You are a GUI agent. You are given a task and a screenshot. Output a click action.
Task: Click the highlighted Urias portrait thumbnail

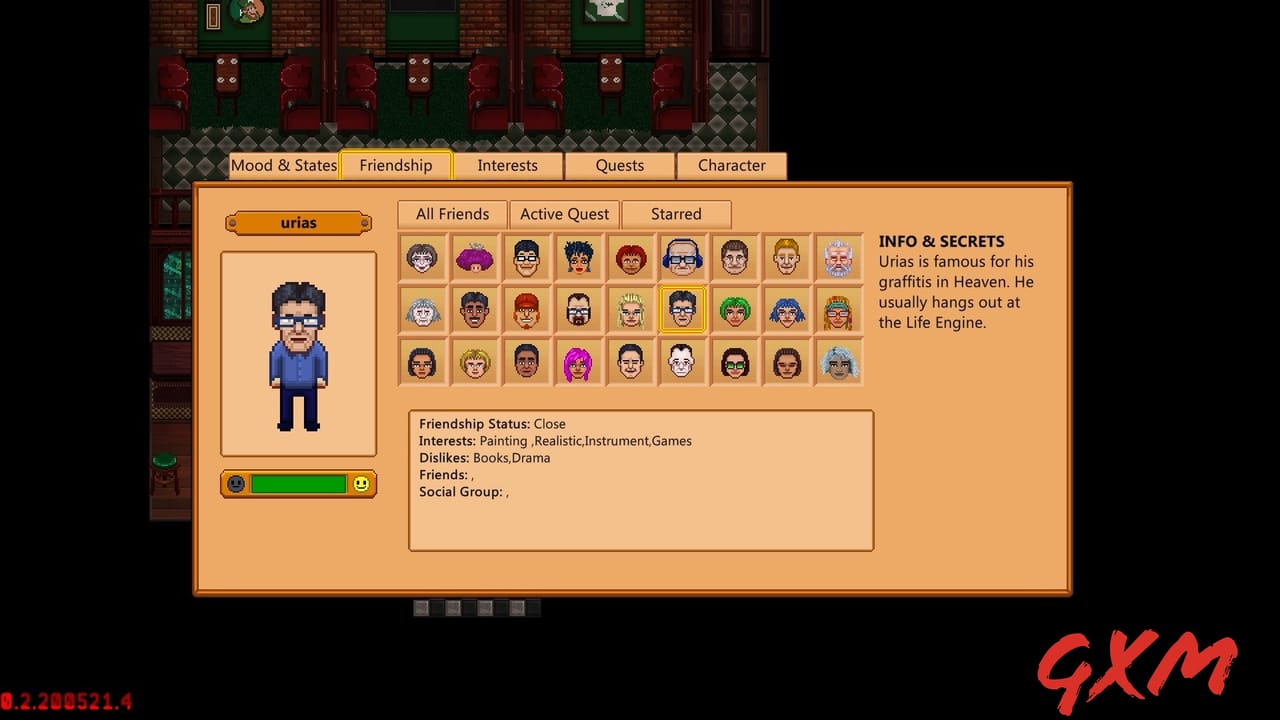coord(683,310)
